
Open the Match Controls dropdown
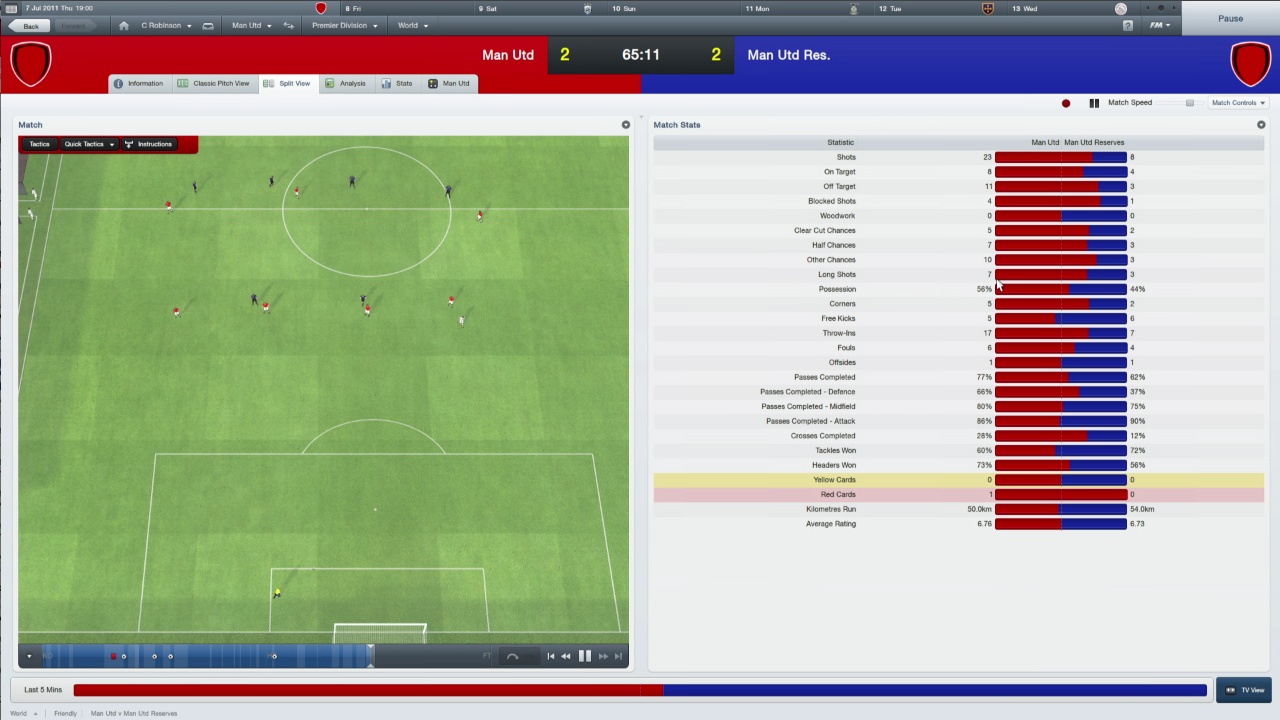coord(1238,102)
